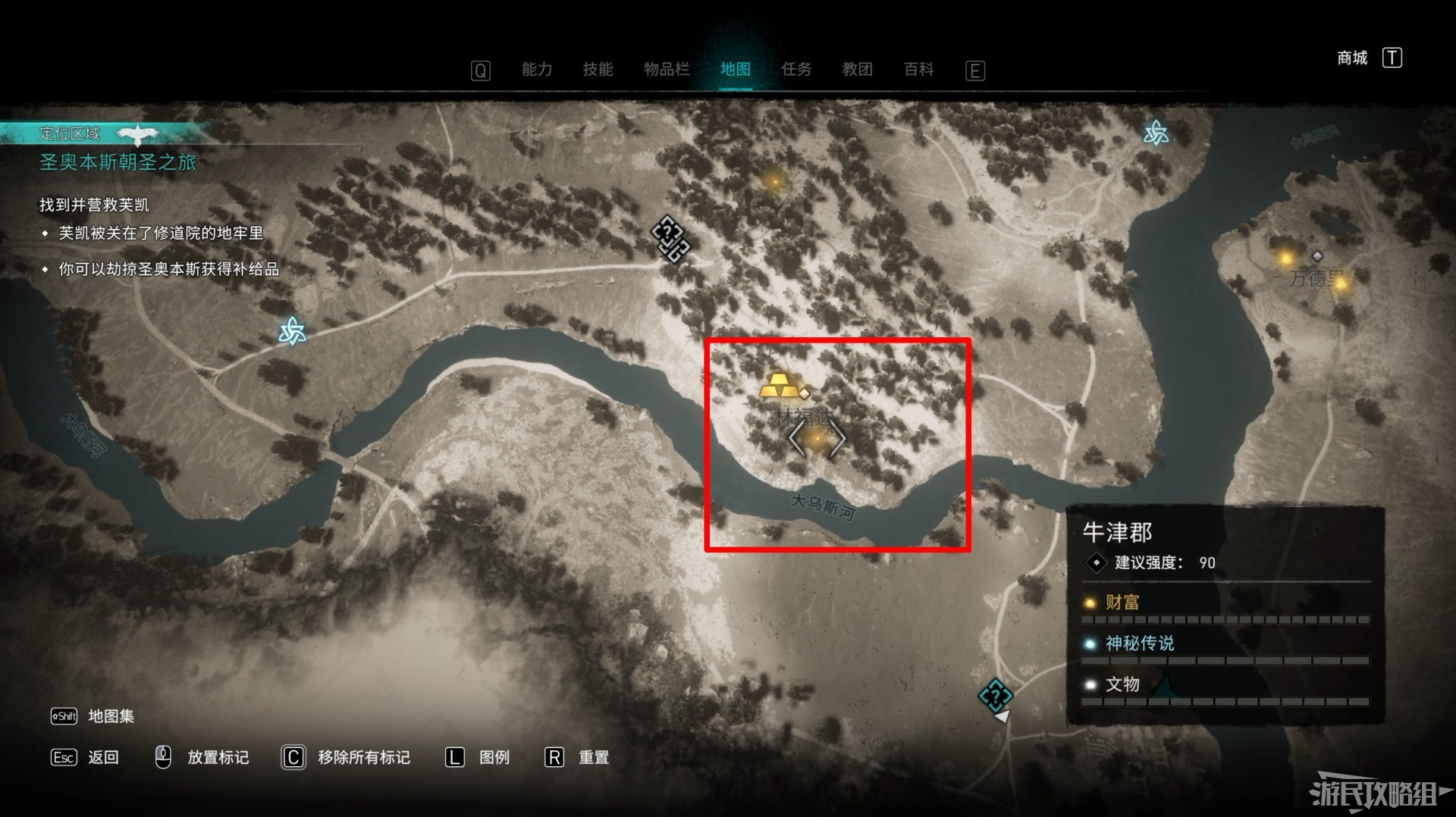Select the 地图 map tab
Image resolution: width=1456 pixels, height=817 pixels.
(735, 70)
